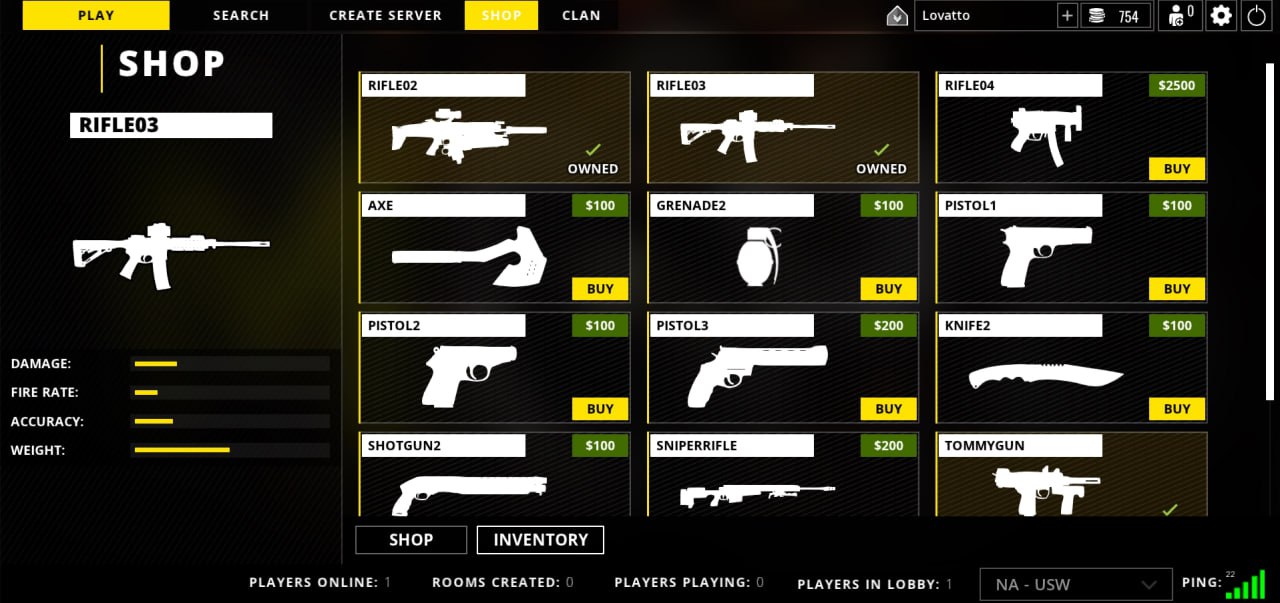Add coins with the plus button
Image resolution: width=1280 pixels, height=603 pixels.
pos(1067,16)
